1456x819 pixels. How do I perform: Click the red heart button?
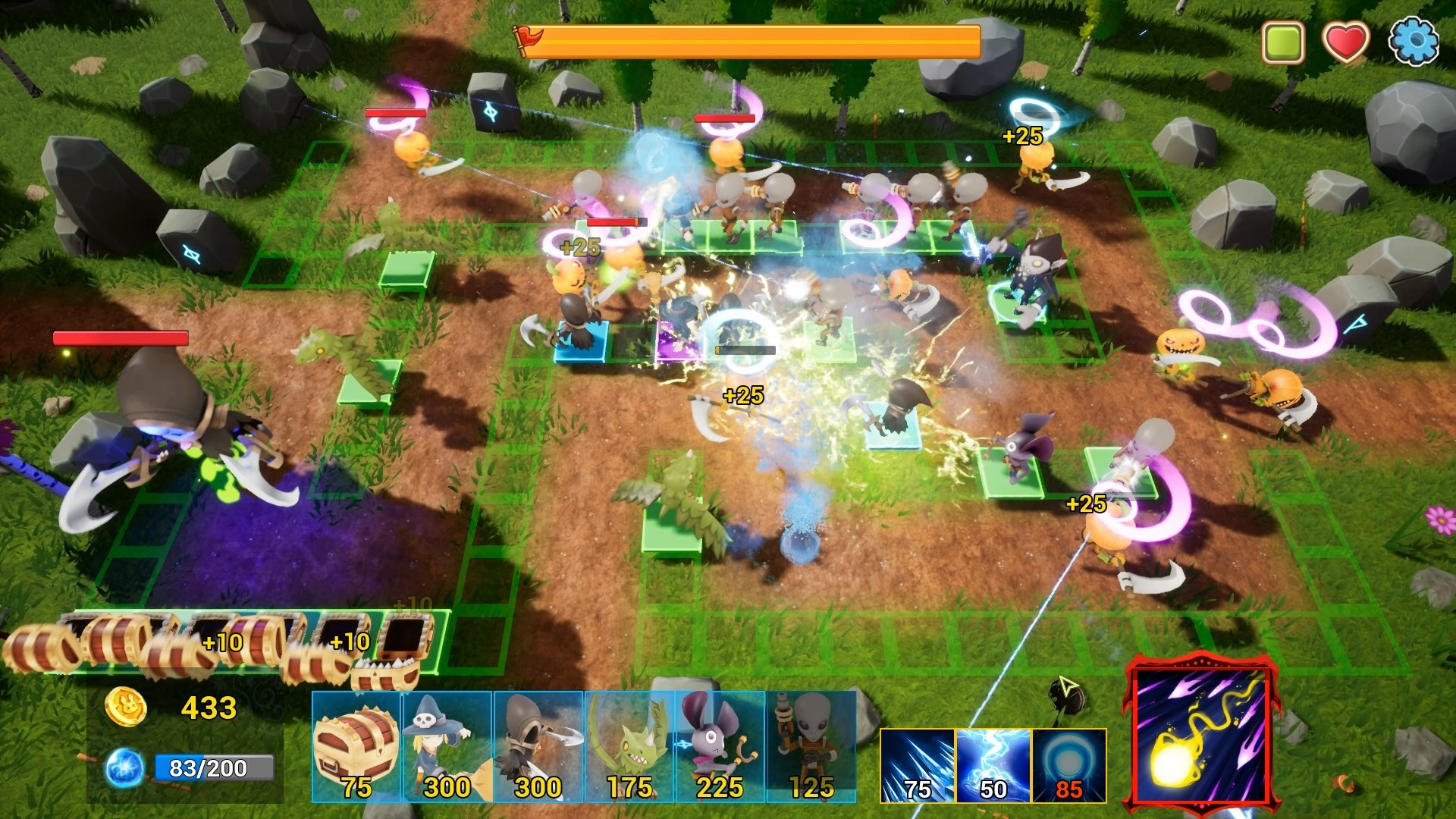(1346, 42)
